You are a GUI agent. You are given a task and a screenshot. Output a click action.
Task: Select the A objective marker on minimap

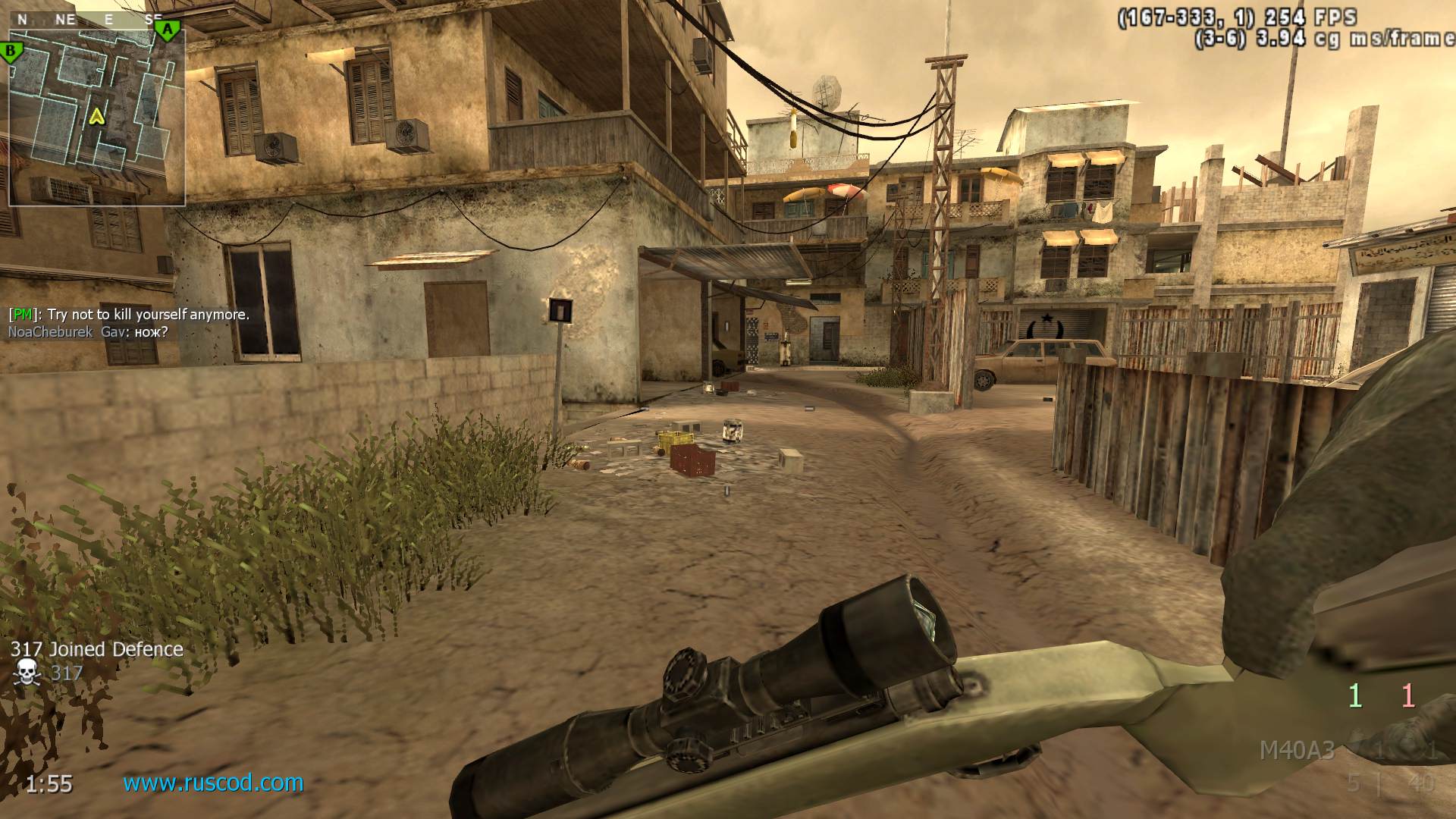pos(168,30)
